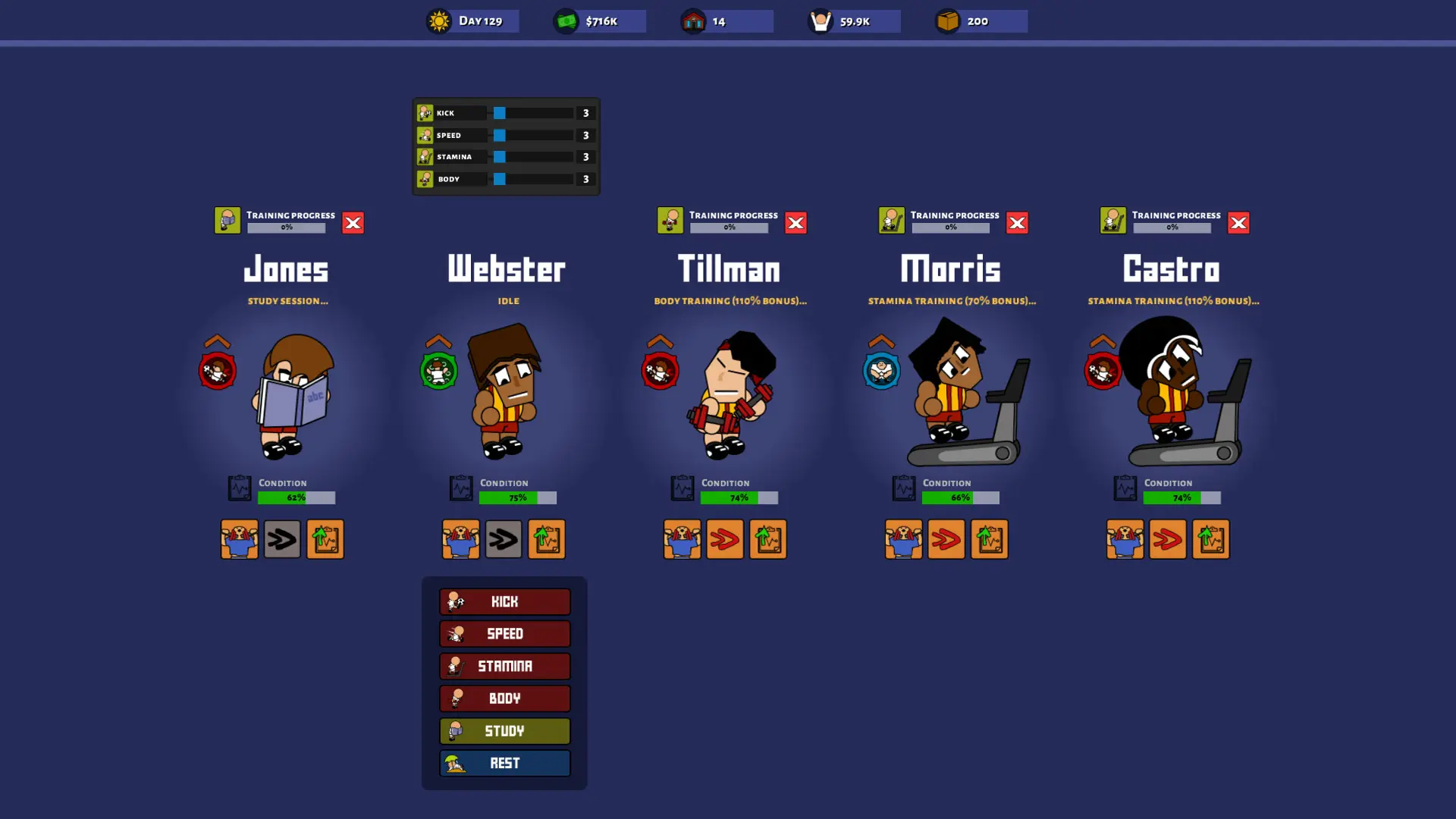
Task: Select the Speed training option
Action: 504,634
